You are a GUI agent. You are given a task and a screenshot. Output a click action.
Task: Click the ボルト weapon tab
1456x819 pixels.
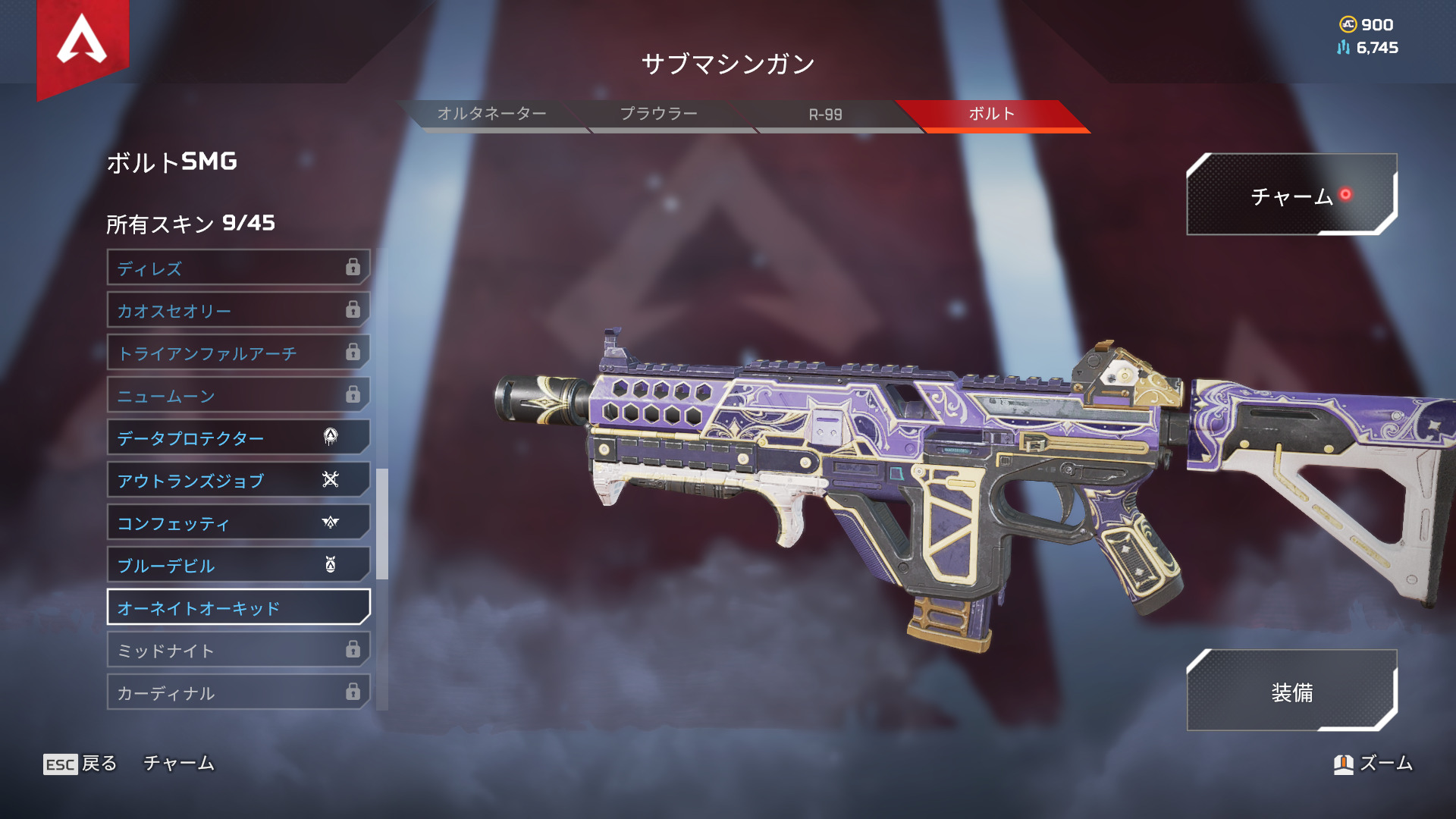pyautogui.click(x=991, y=115)
